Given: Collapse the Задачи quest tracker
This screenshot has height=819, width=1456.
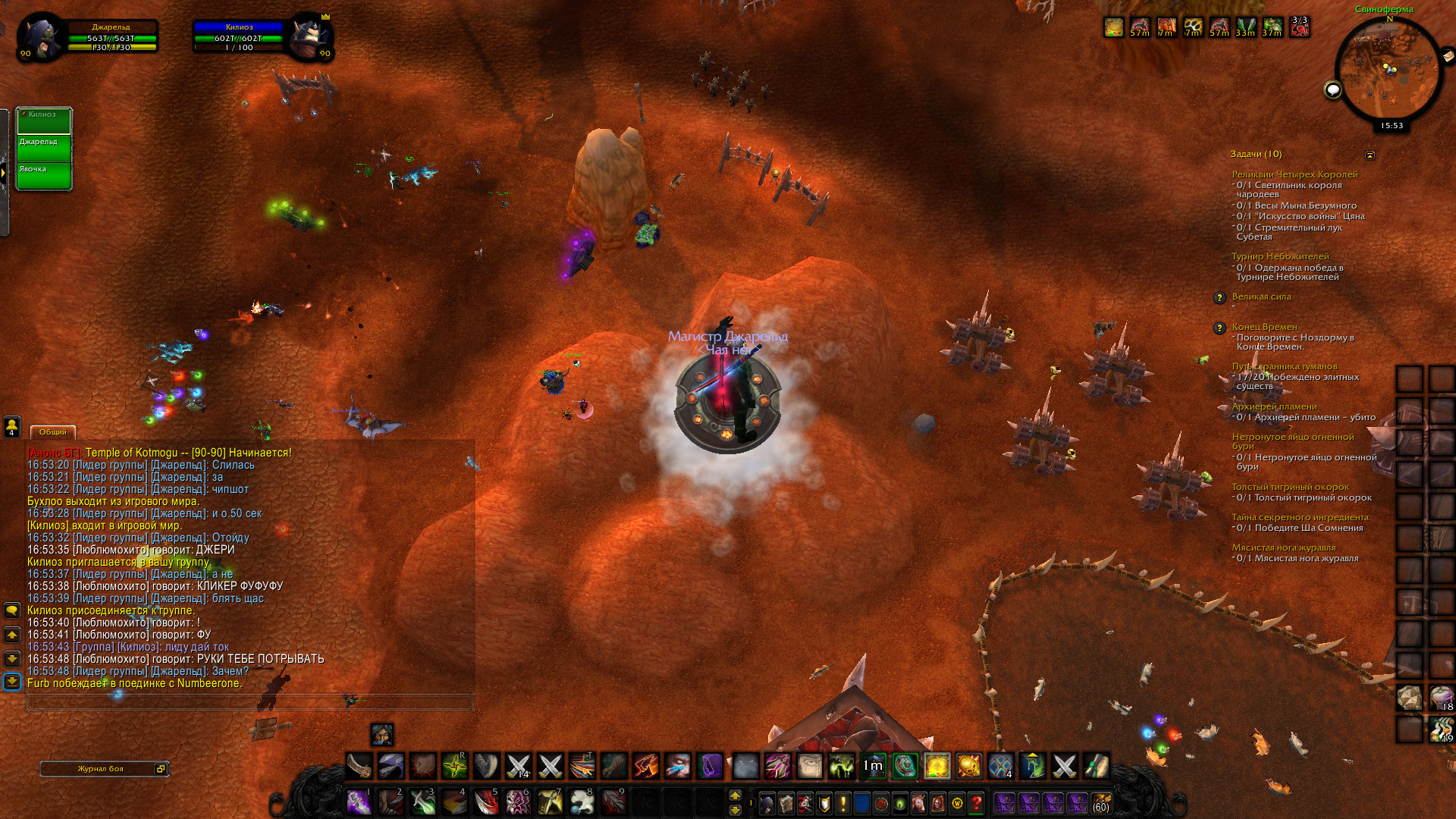Looking at the screenshot, I should [x=1370, y=155].
